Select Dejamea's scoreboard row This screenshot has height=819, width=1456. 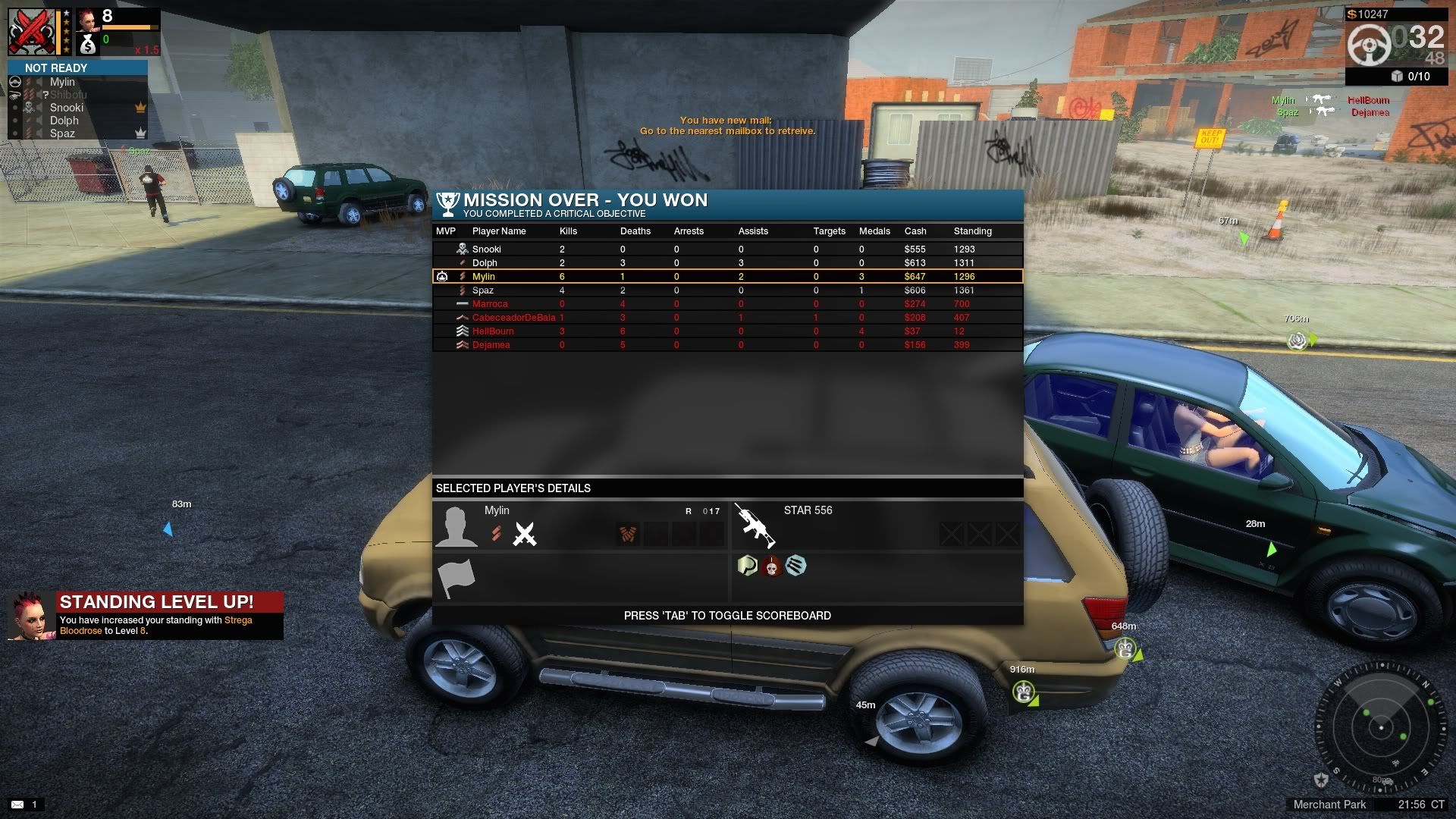(x=491, y=345)
